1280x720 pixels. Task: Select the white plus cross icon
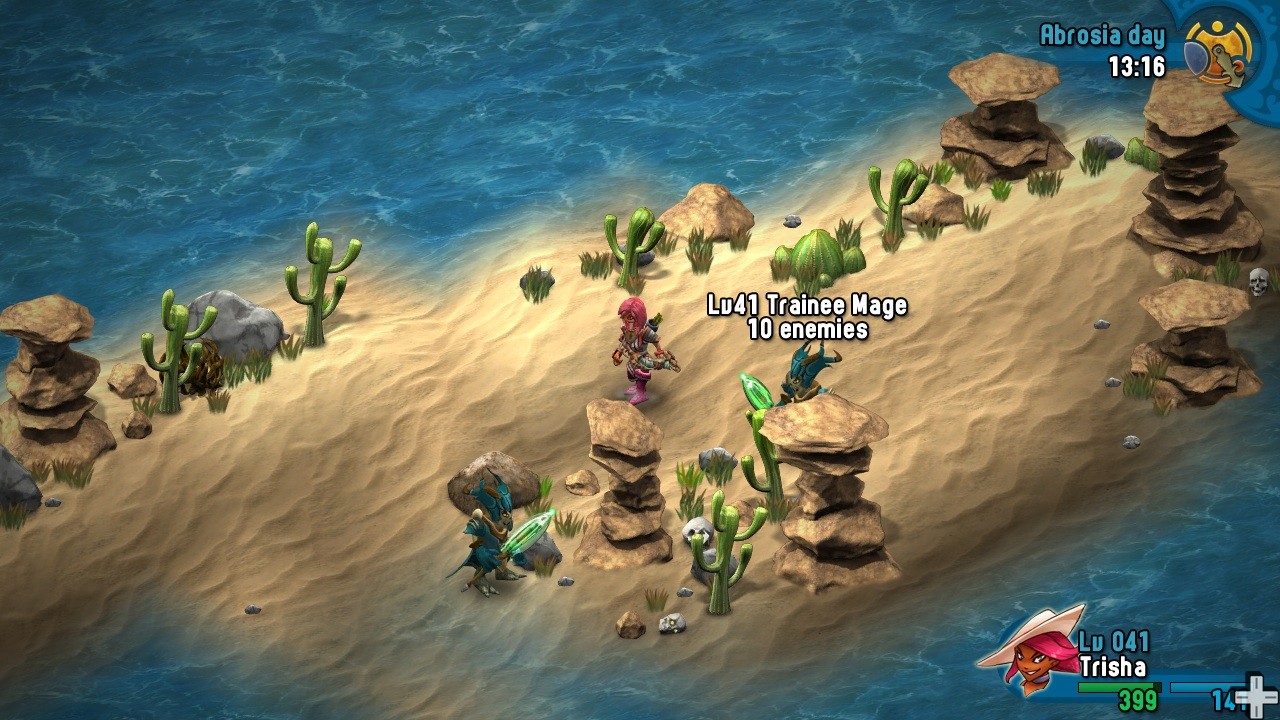point(1254,695)
